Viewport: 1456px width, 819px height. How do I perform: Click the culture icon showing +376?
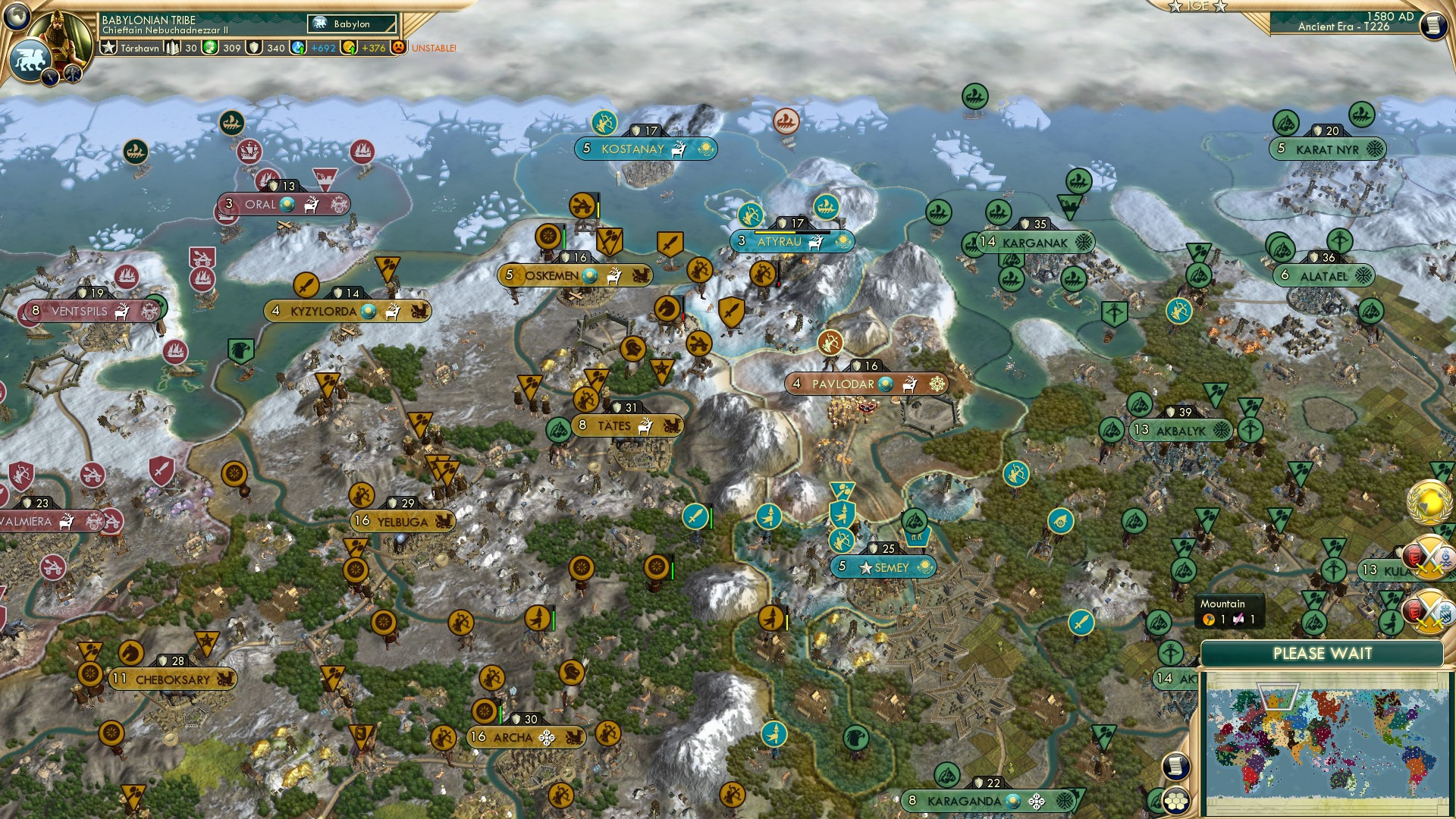(349, 49)
